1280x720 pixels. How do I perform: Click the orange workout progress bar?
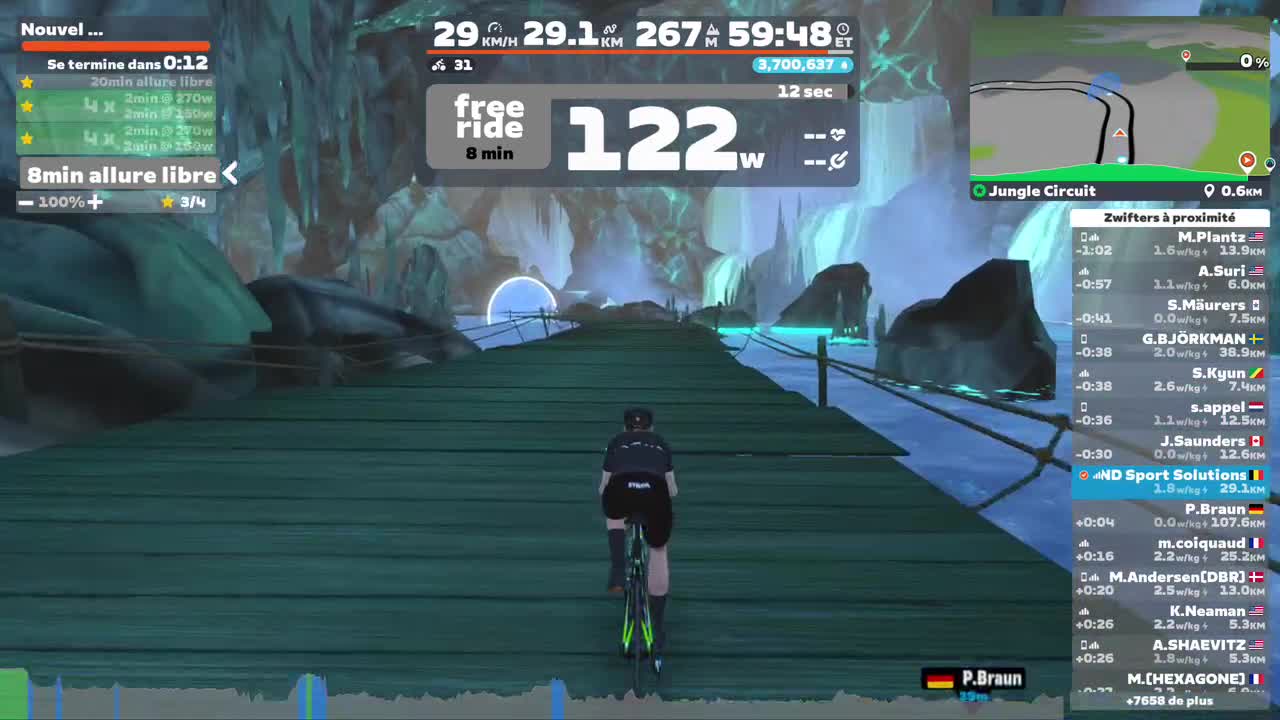point(115,44)
